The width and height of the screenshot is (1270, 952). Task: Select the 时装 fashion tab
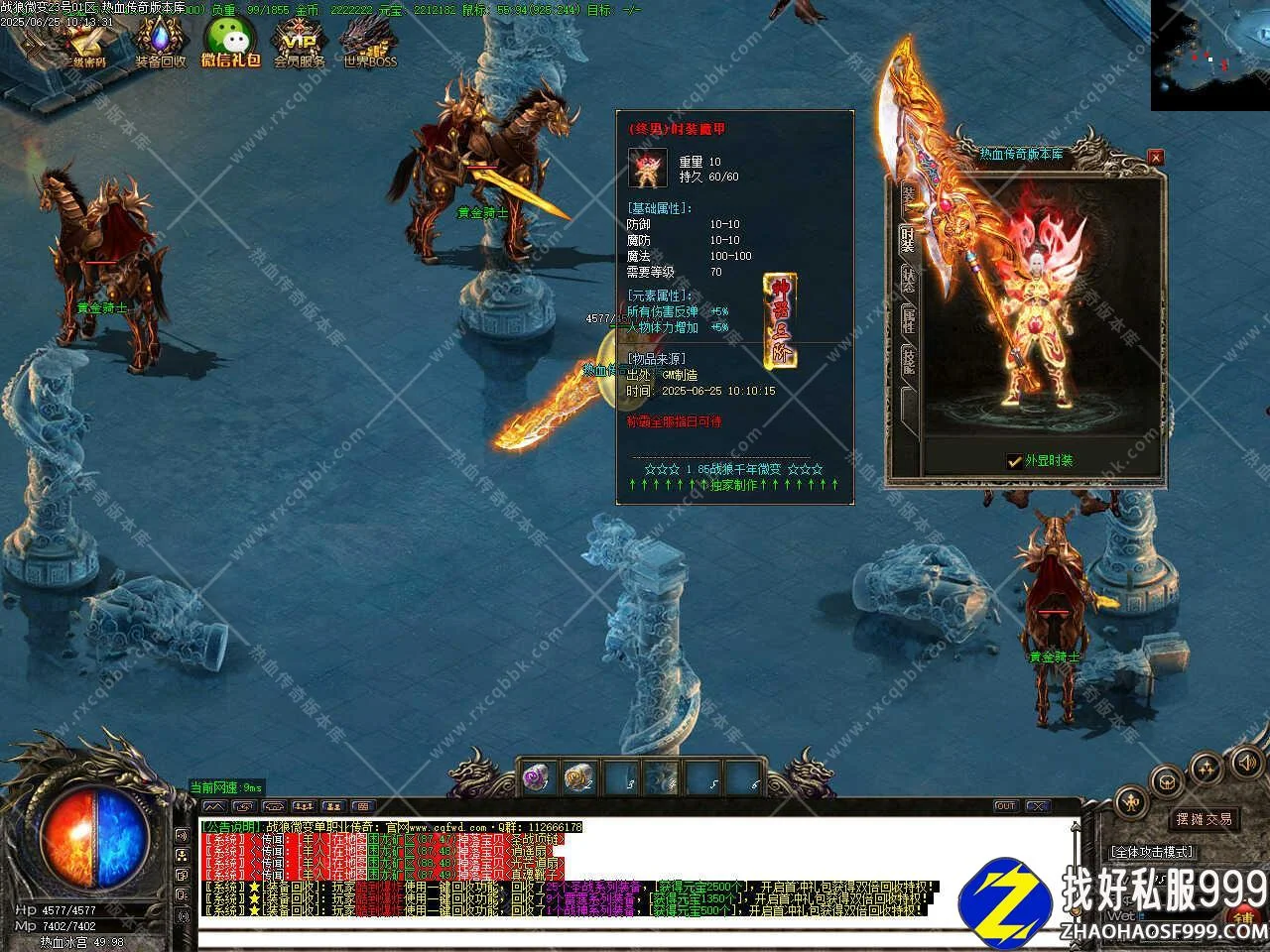click(x=908, y=238)
